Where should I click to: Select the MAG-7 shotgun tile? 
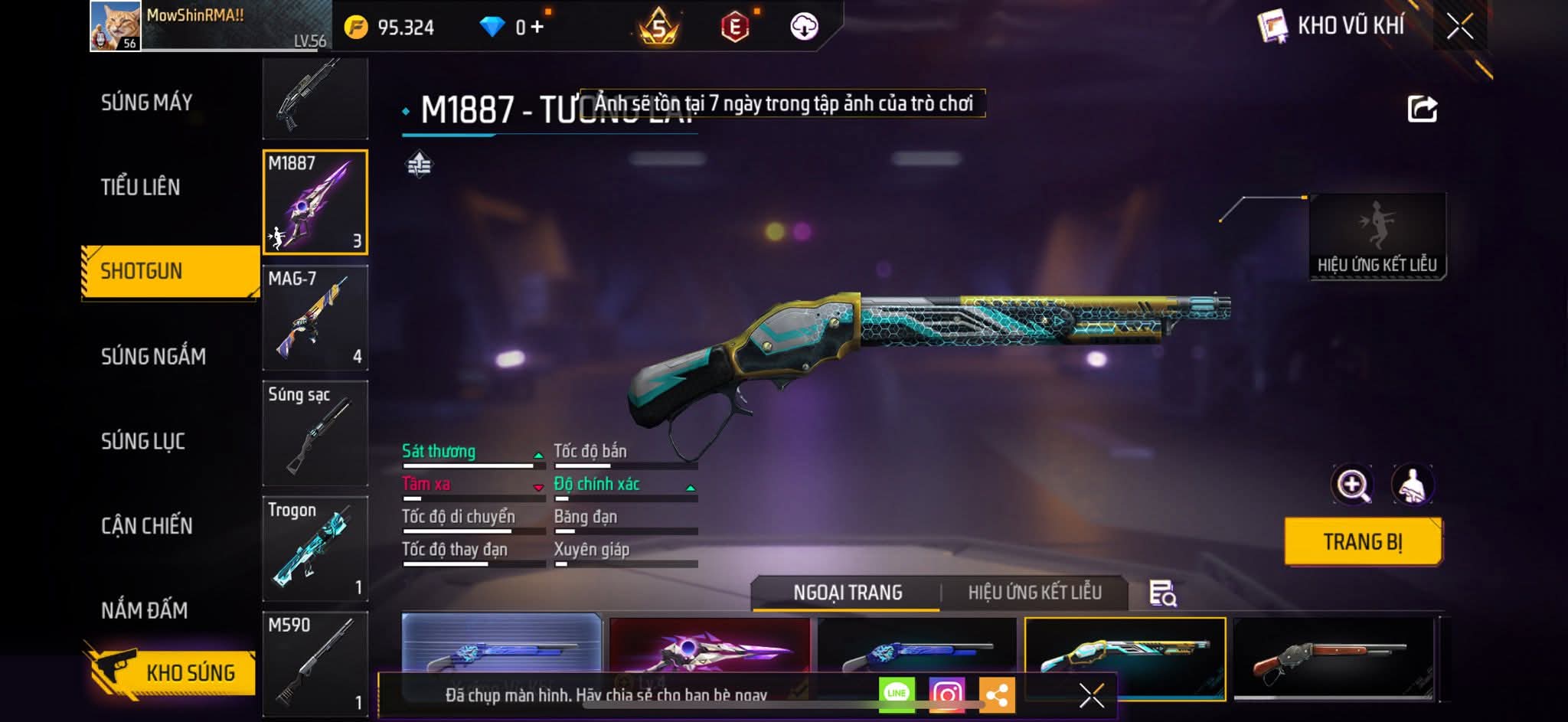point(315,317)
